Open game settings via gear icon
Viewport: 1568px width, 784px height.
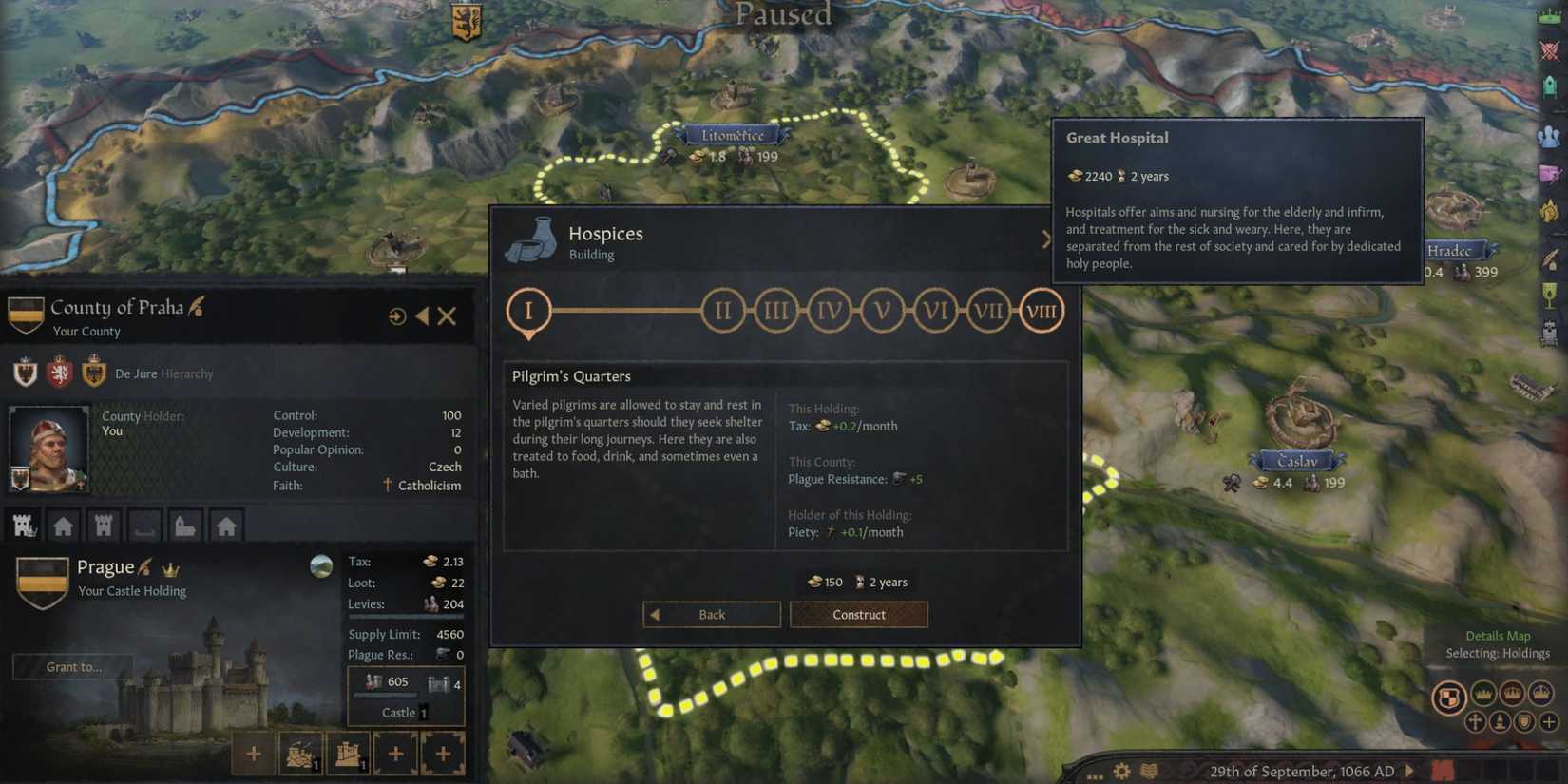click(x=1121, y=770)
